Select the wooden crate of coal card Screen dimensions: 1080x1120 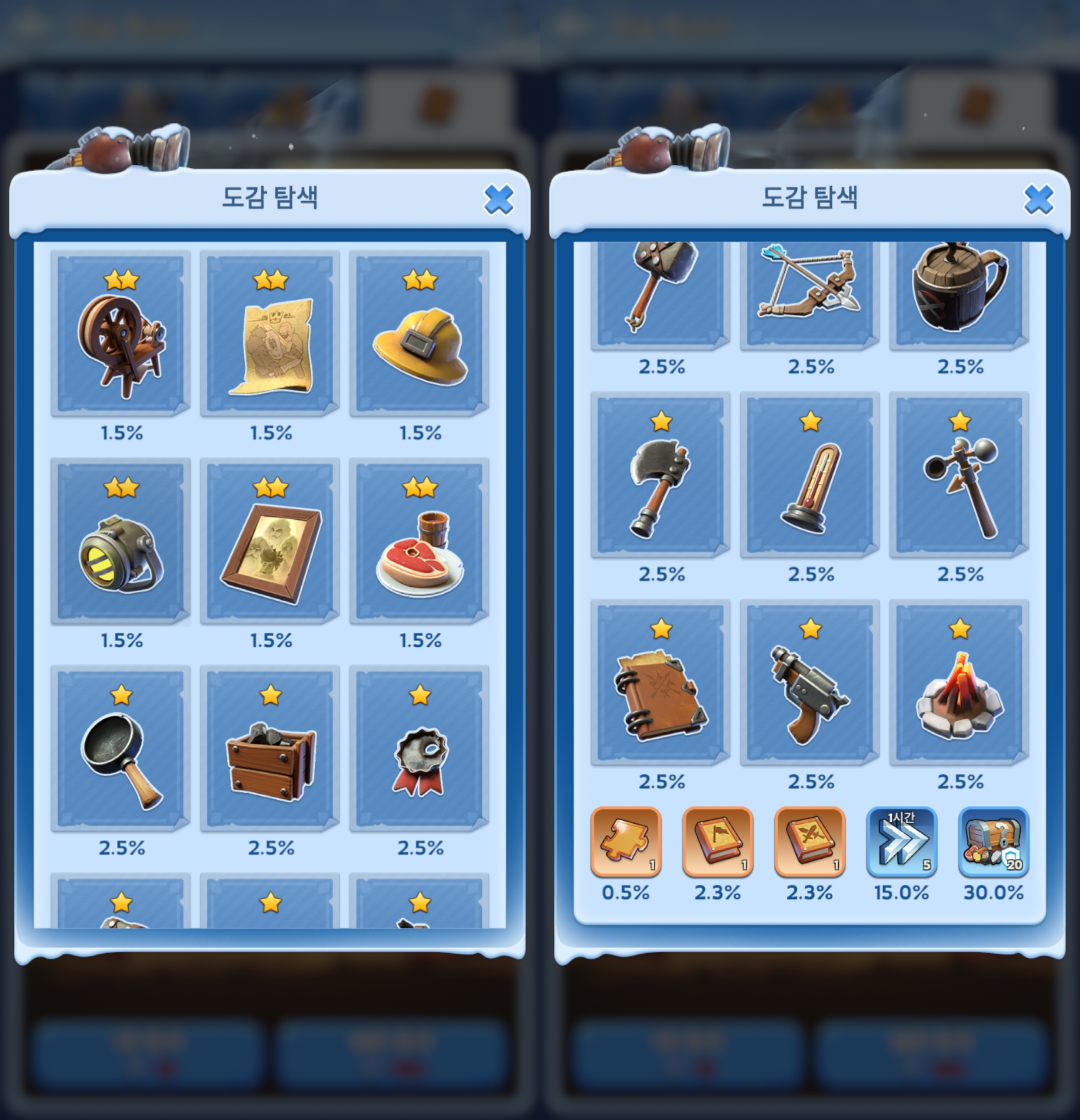pos(270,749)
